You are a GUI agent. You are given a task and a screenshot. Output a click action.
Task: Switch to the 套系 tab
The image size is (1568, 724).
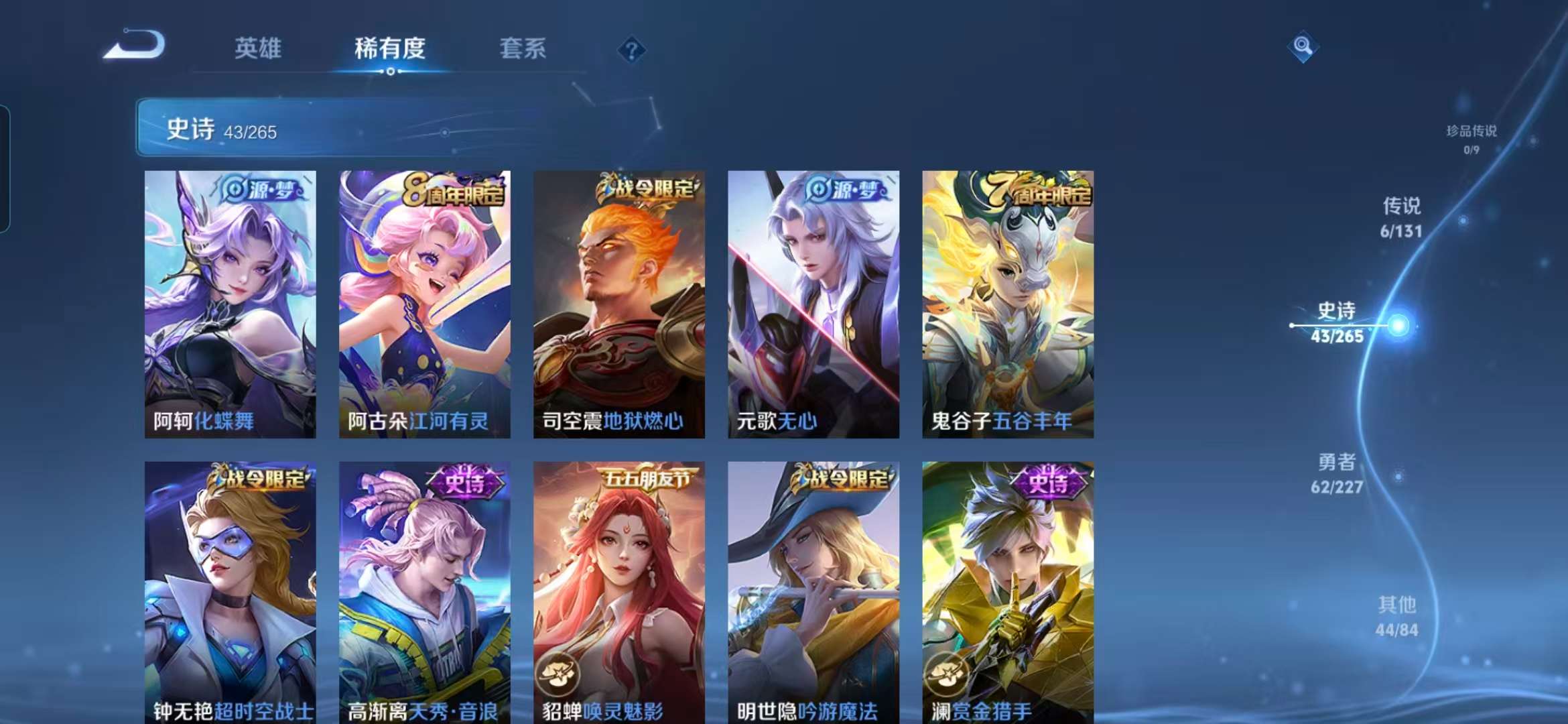click(522, 49)
